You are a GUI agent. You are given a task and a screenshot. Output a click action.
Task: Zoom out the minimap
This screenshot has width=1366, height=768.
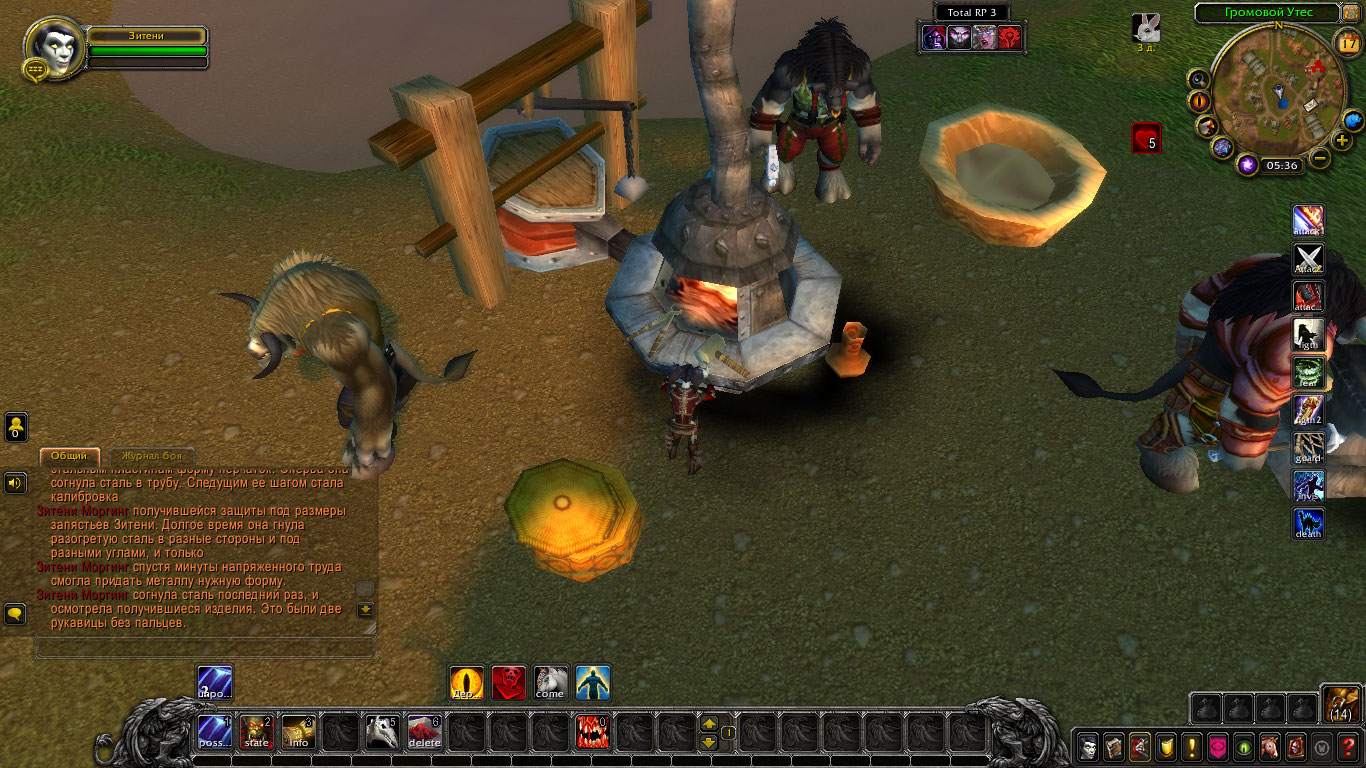(x=1320, y=158)
